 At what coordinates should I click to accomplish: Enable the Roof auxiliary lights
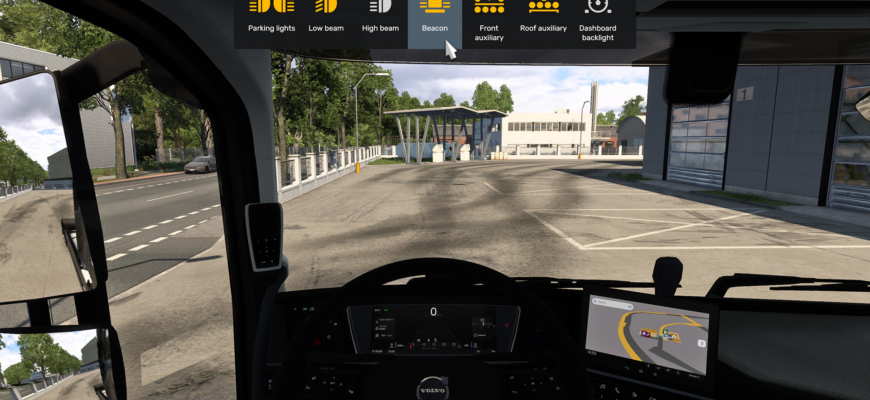pyautogui.click(x=543, y=17)
